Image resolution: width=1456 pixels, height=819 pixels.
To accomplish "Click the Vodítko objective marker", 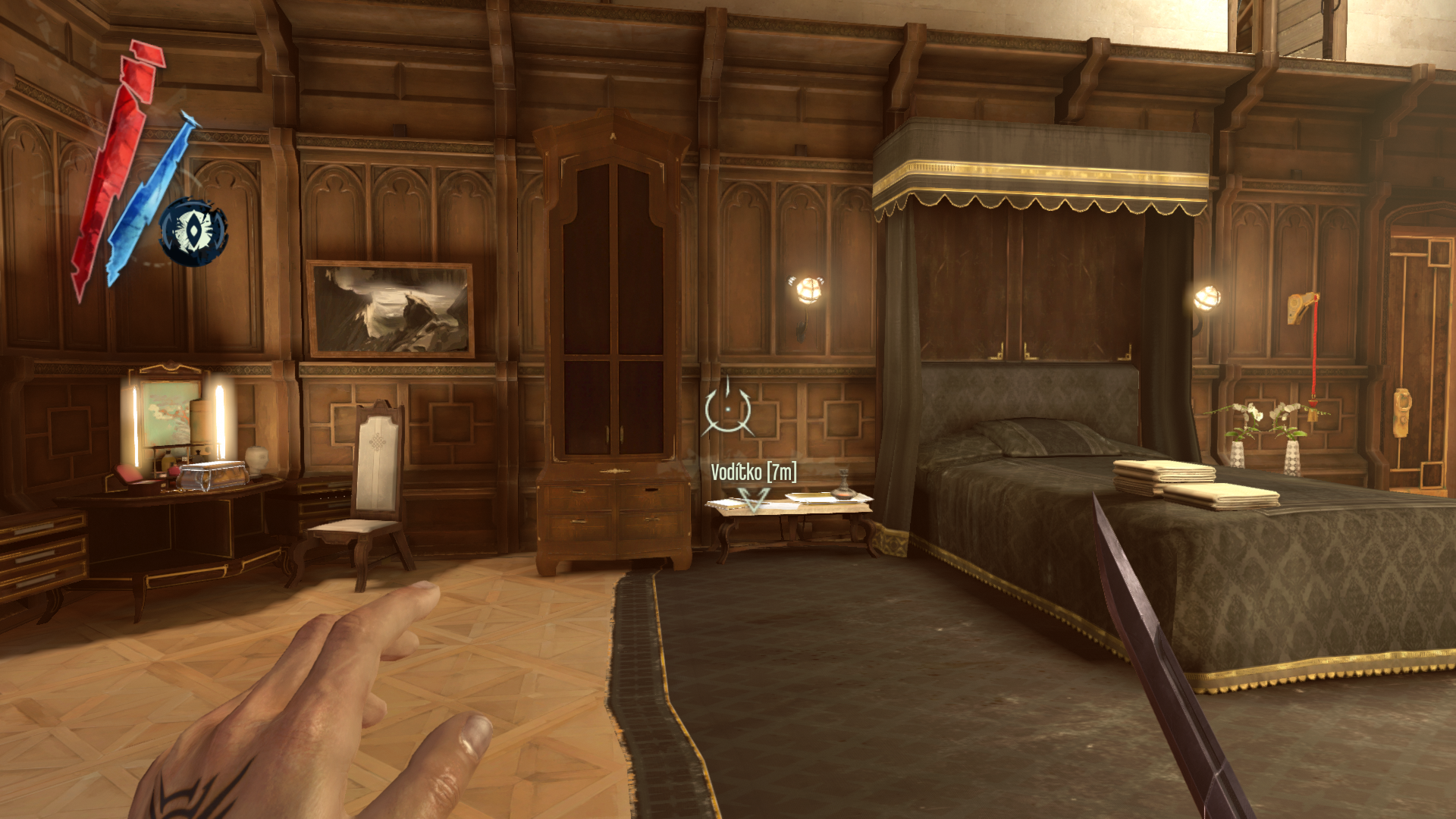I will [x=753, y=499].
